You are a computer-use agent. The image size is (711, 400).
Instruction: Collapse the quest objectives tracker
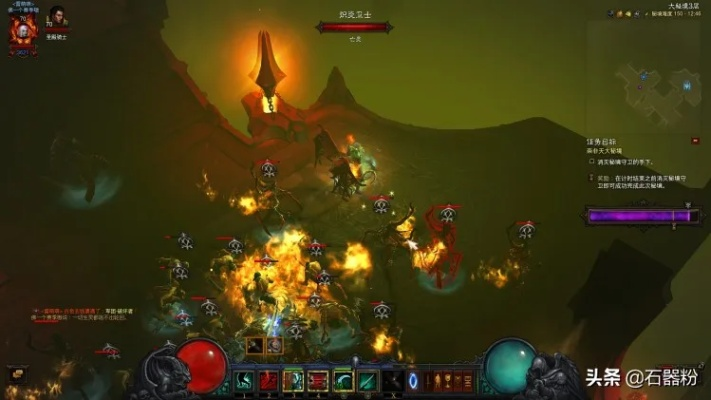[695, 141]
